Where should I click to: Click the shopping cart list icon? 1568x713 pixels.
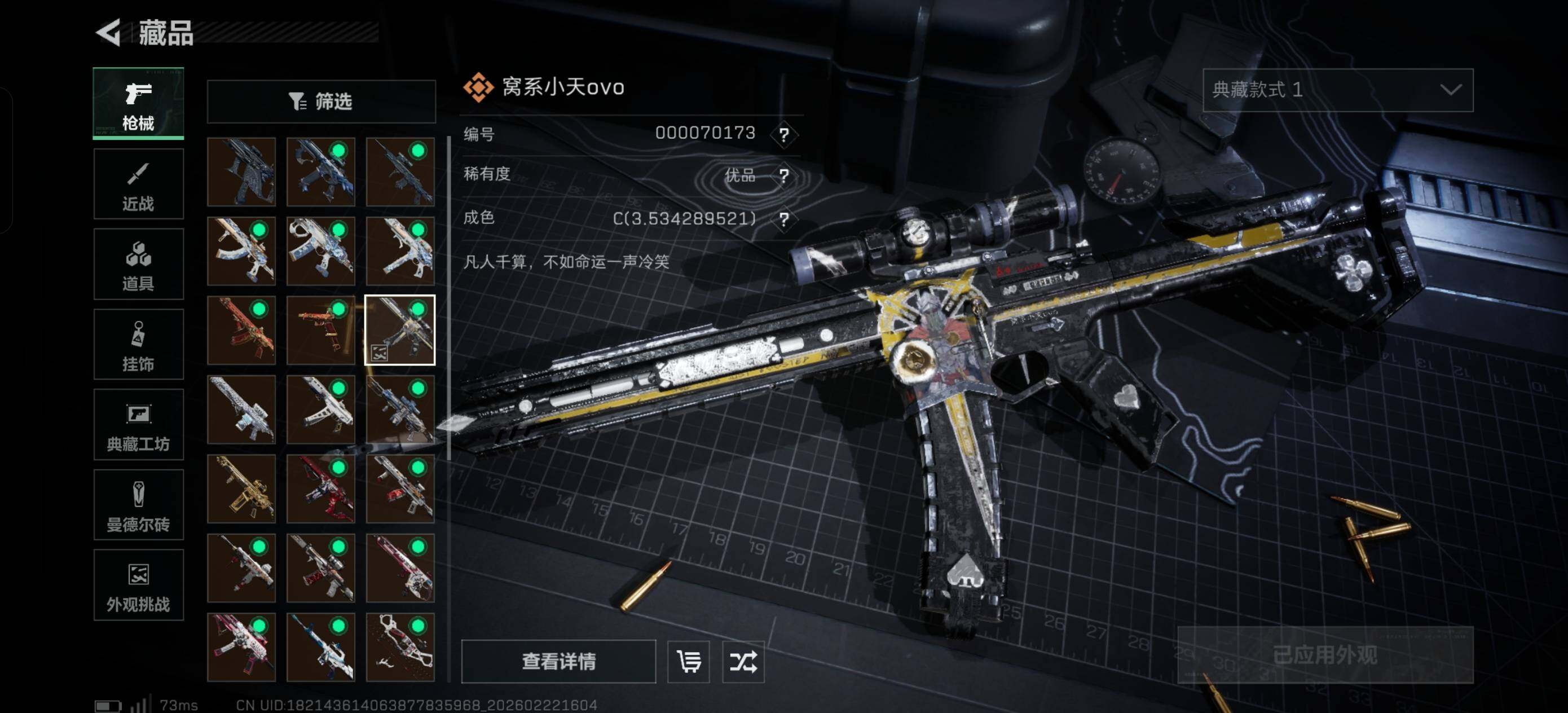click(689, 661)
